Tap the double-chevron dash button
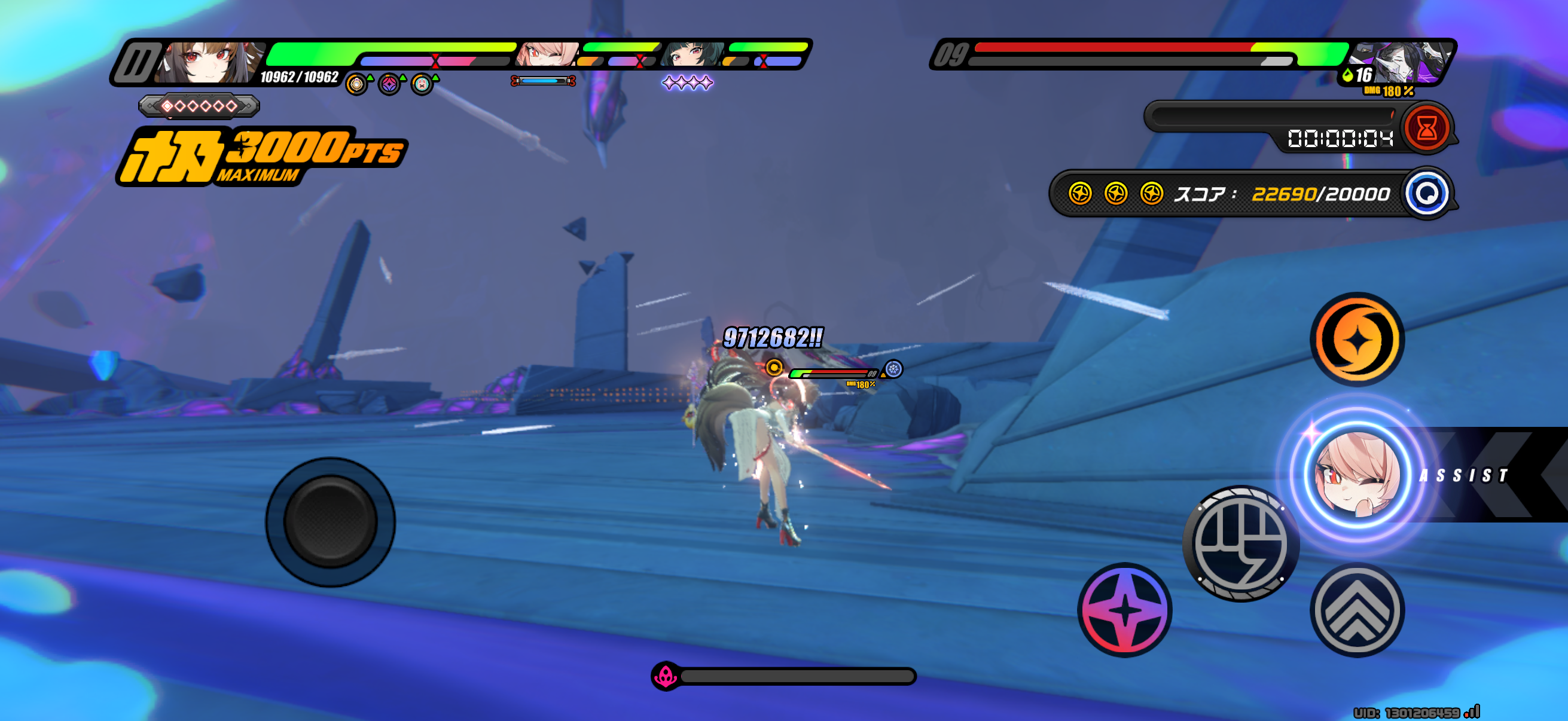The image size is (1568, 721). [1357, 610]
